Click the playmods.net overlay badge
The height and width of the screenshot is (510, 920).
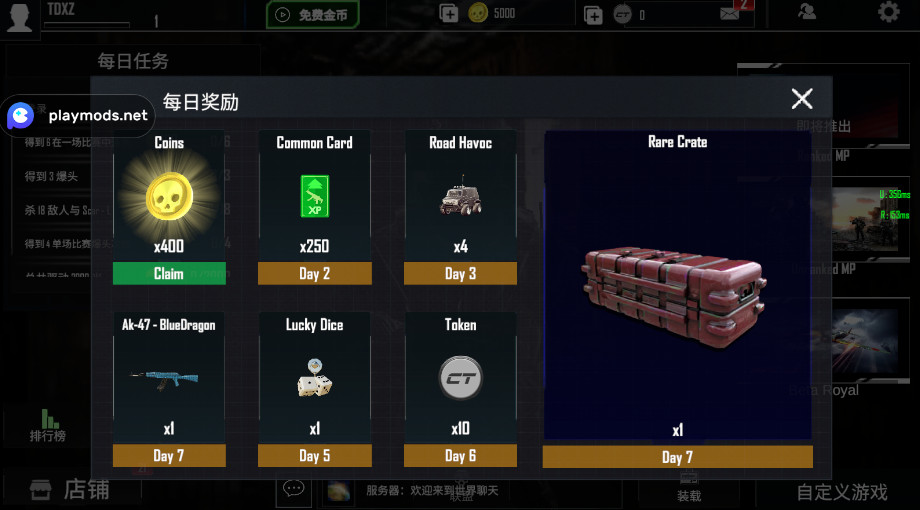[78, 116]
